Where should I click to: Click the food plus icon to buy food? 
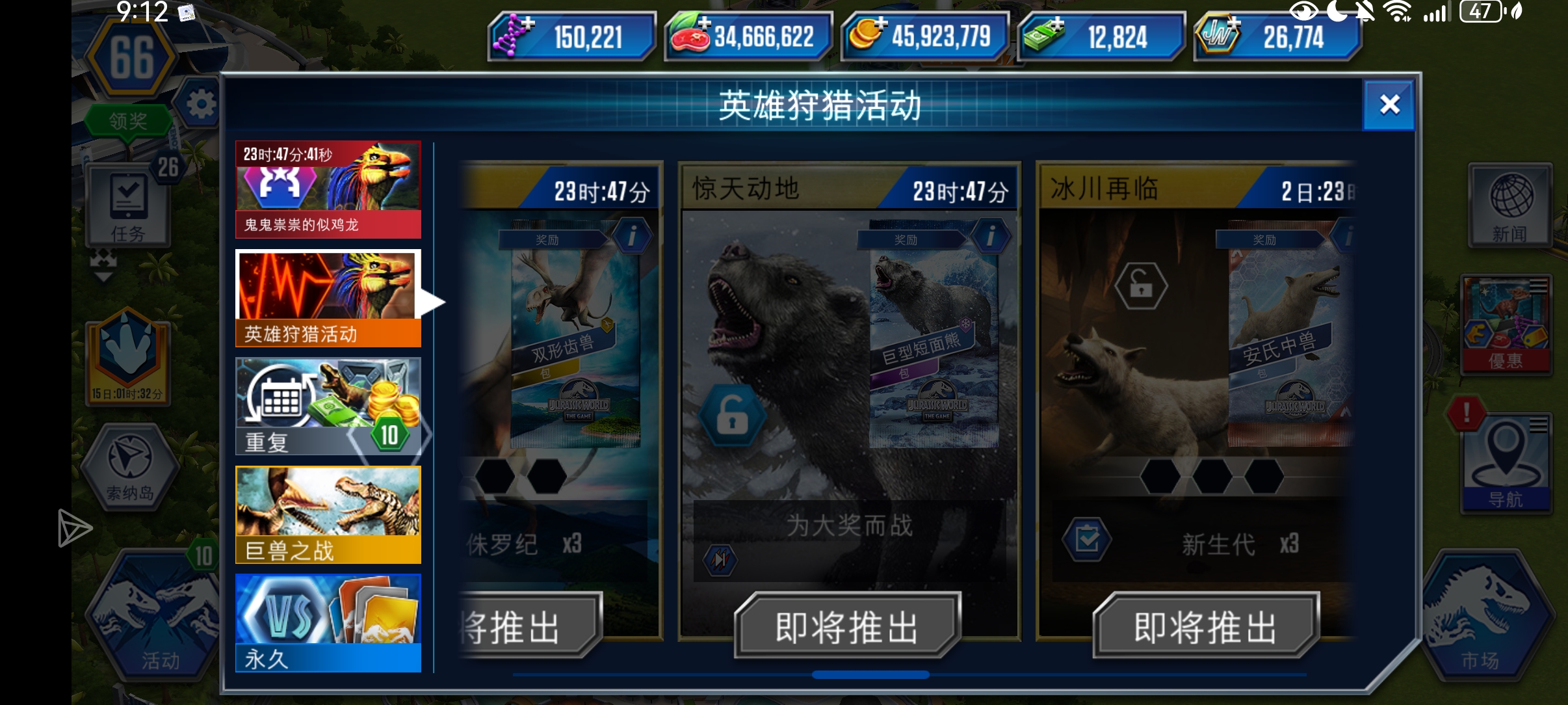[704, 25]
